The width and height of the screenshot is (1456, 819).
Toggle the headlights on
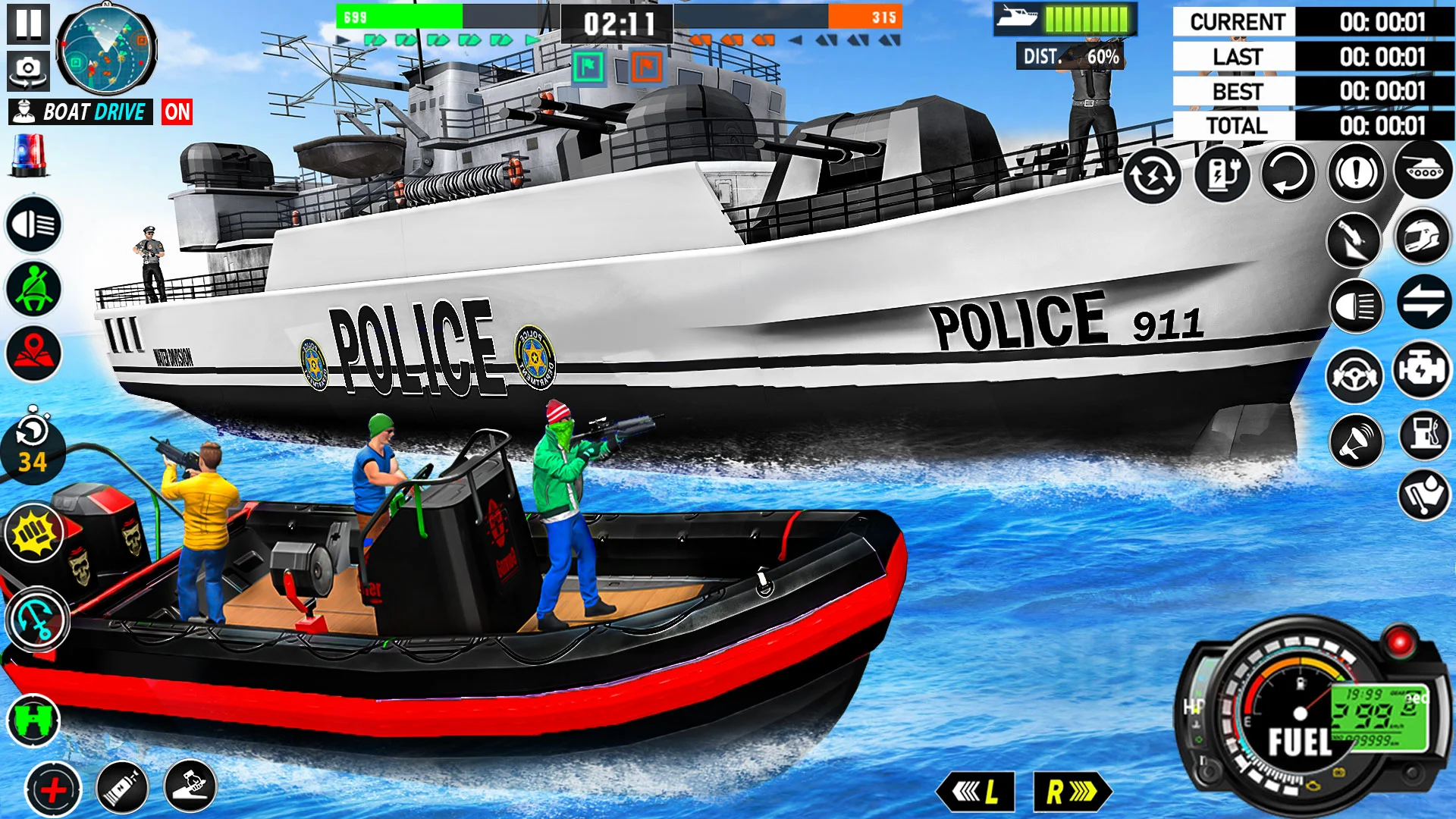32,223
